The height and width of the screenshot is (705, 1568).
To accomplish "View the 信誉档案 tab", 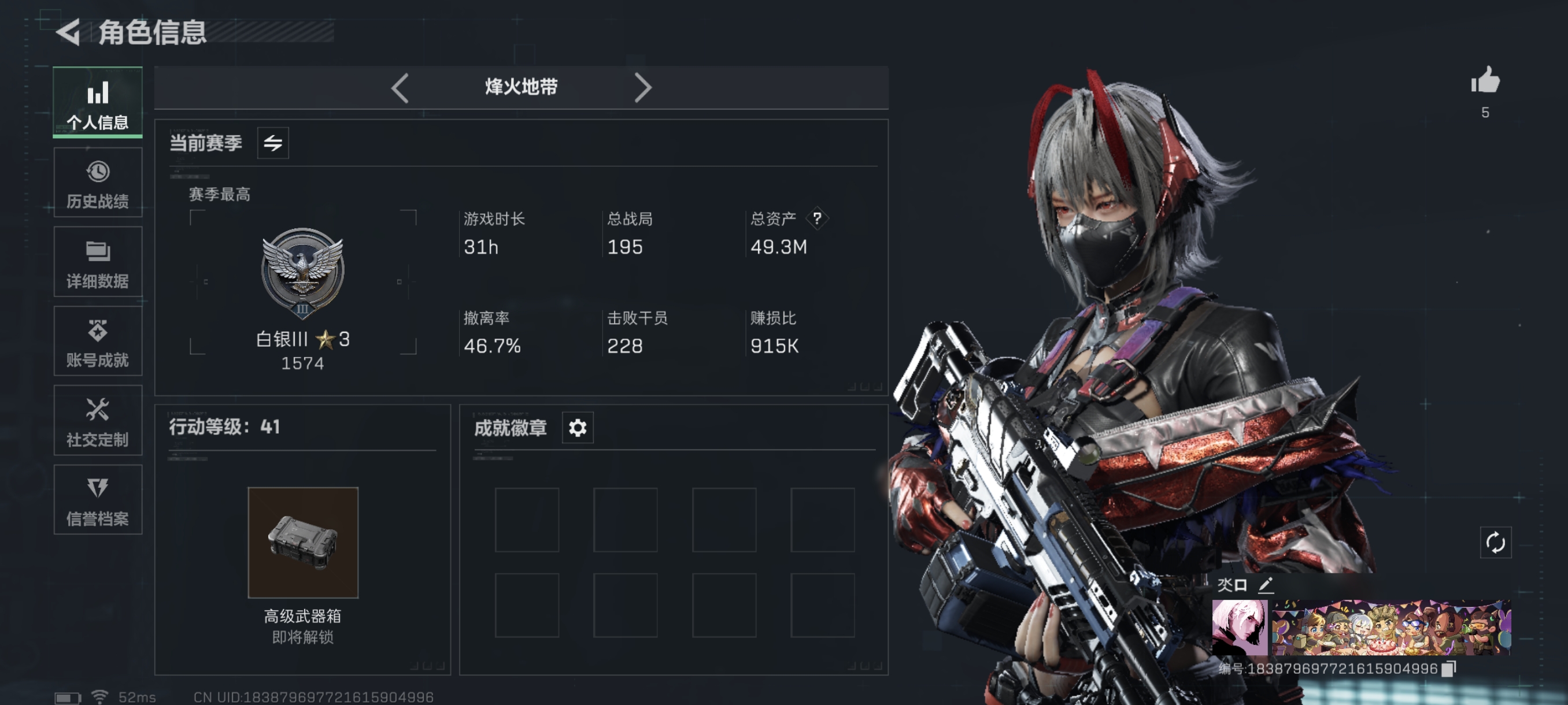I will point(97,500).
